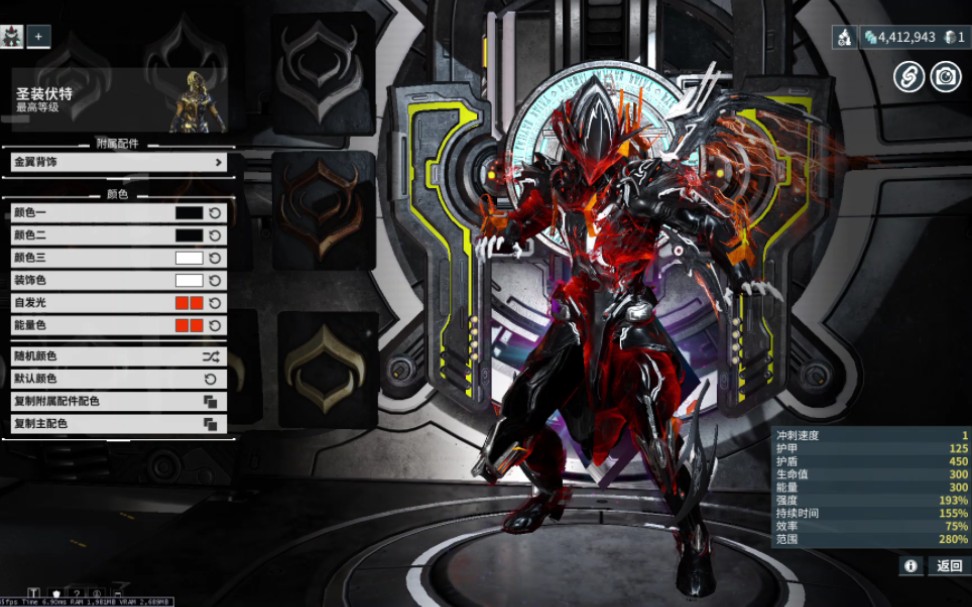
Task: Select the white 颜色三 color swatch
Action: [189, 258]
